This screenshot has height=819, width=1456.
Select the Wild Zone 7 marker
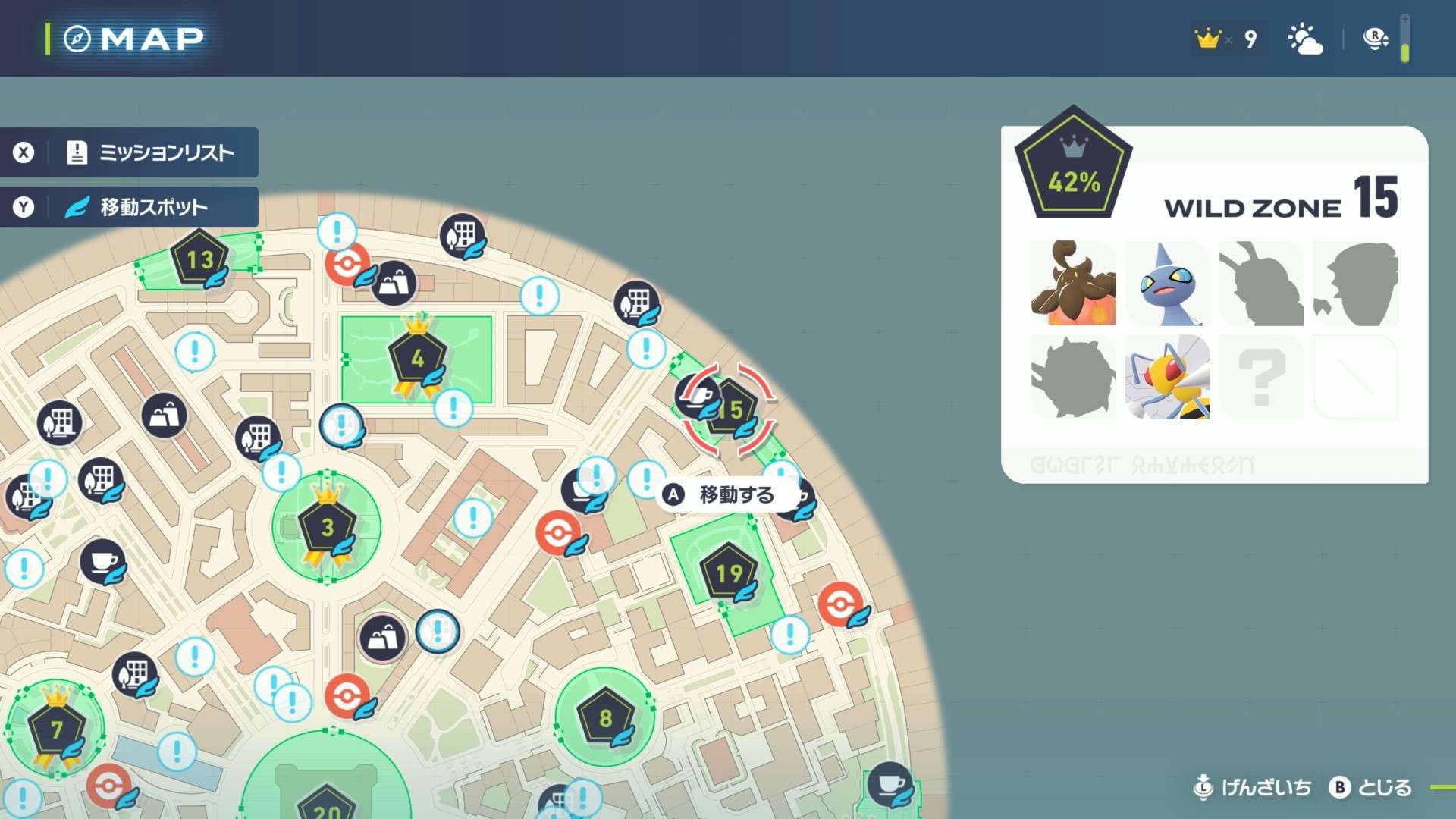tap(56, 730)
